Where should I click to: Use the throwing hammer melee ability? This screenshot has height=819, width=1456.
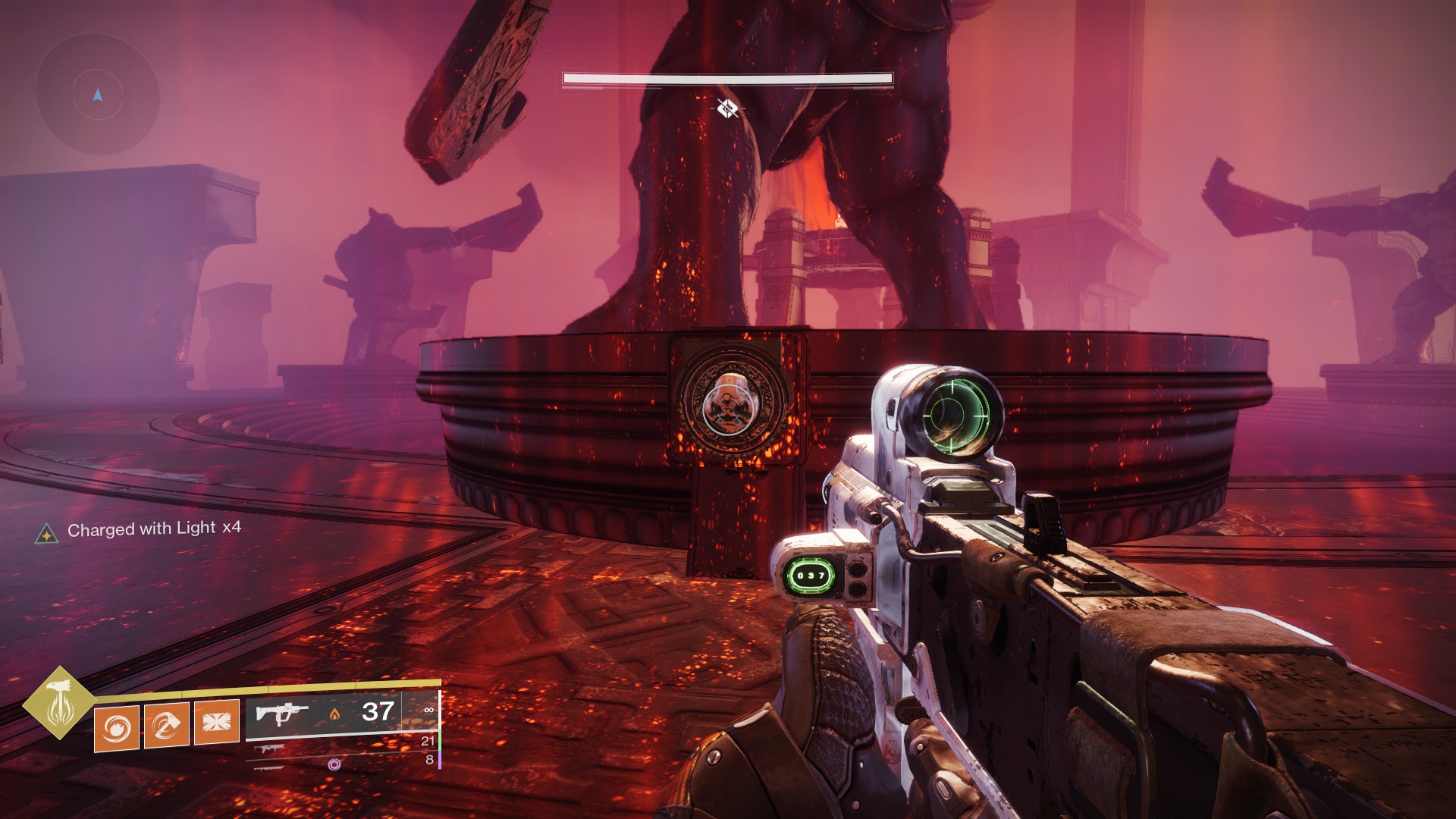[x=166, y=725]
